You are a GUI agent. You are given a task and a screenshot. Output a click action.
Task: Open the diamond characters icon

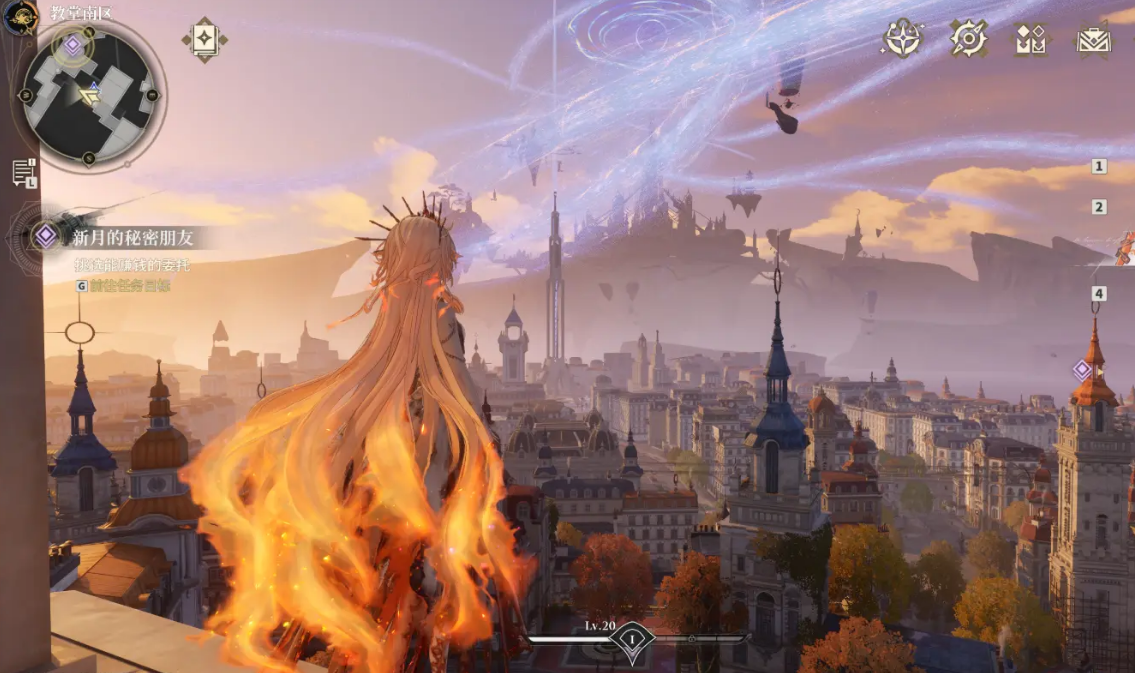[x=1030, y=39]
